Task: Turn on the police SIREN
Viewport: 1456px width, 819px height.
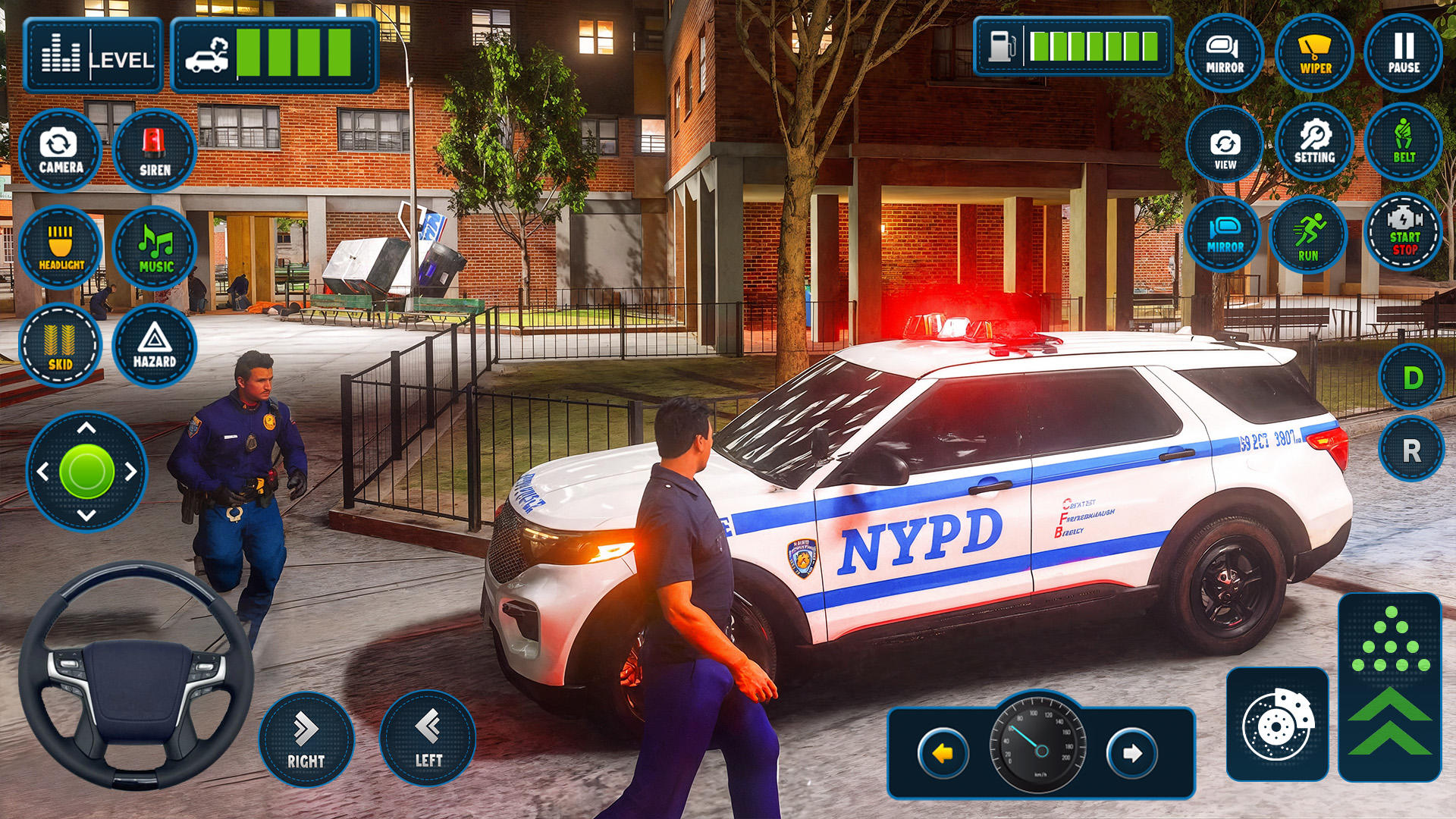Action: click(x=155, y=150)
